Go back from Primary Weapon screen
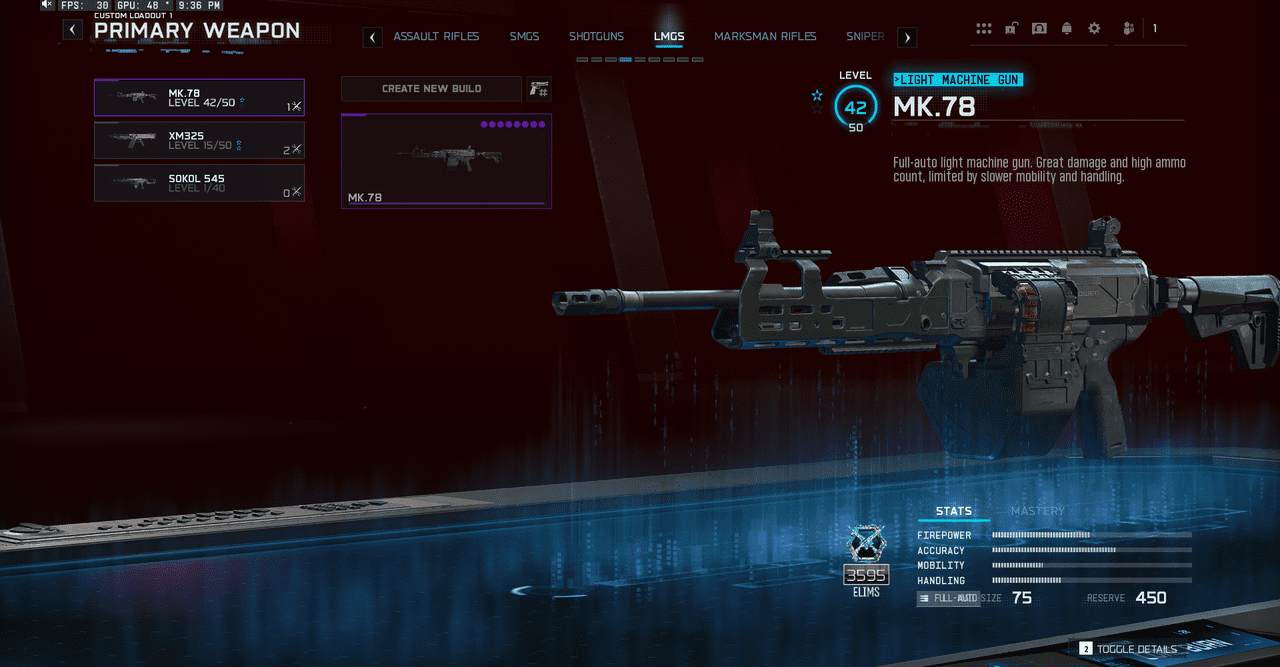 [x=72, y=30]
